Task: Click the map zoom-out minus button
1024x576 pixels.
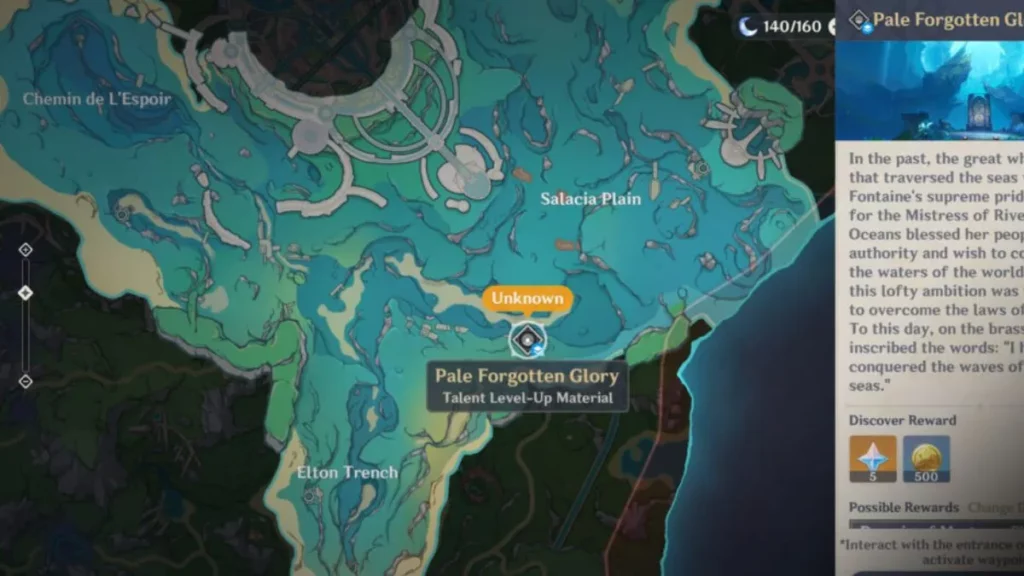Action: point(26,381)
